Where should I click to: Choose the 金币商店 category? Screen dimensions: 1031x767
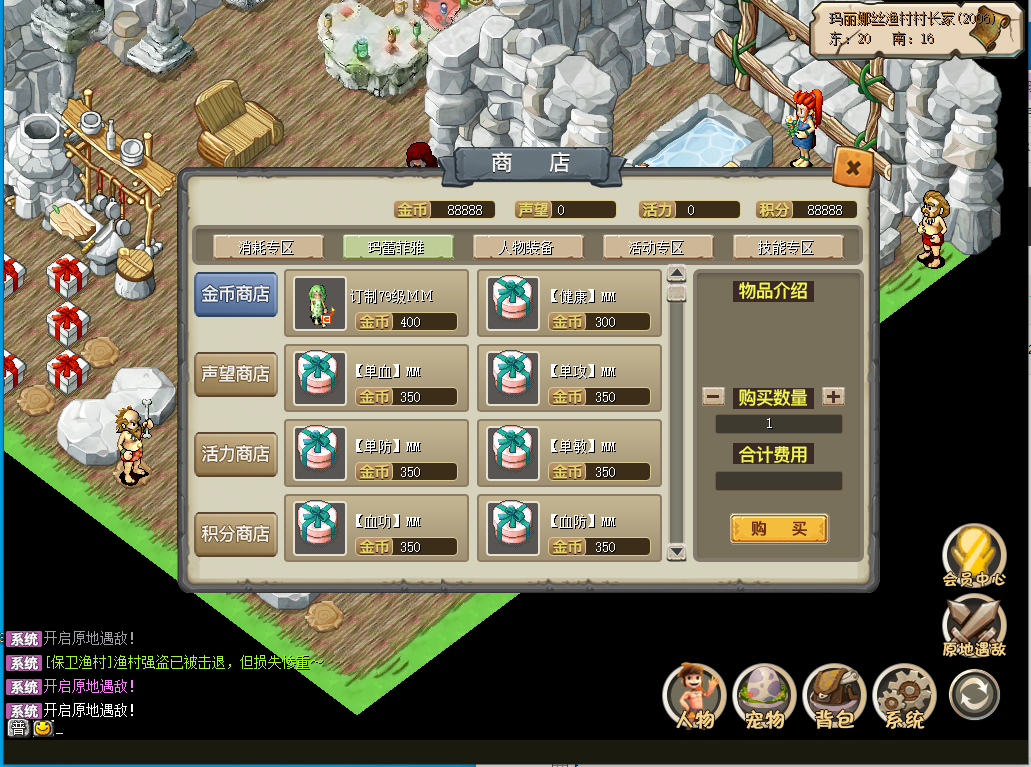(236, 295)
